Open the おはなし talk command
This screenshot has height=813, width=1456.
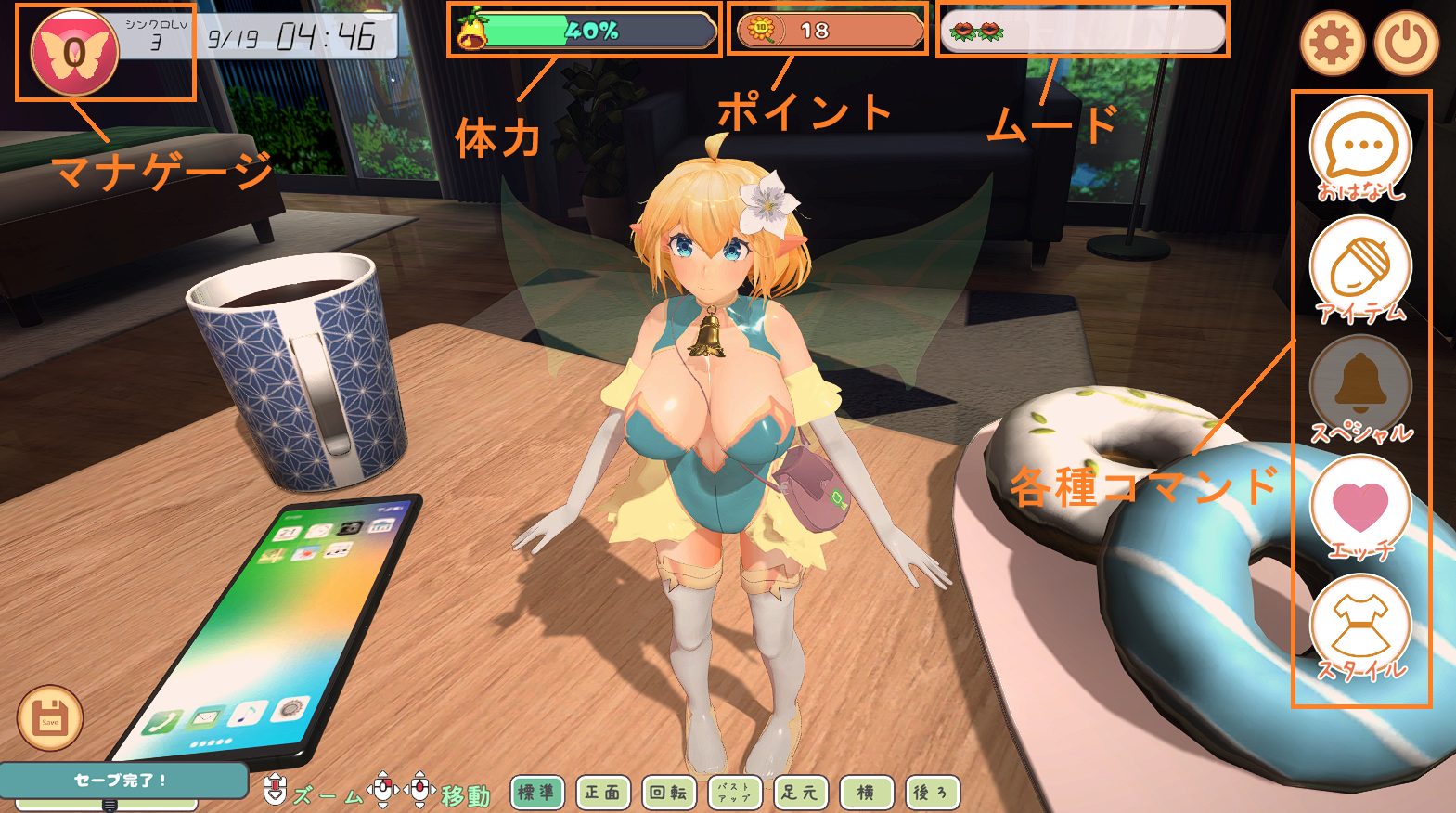[1359, 150]
